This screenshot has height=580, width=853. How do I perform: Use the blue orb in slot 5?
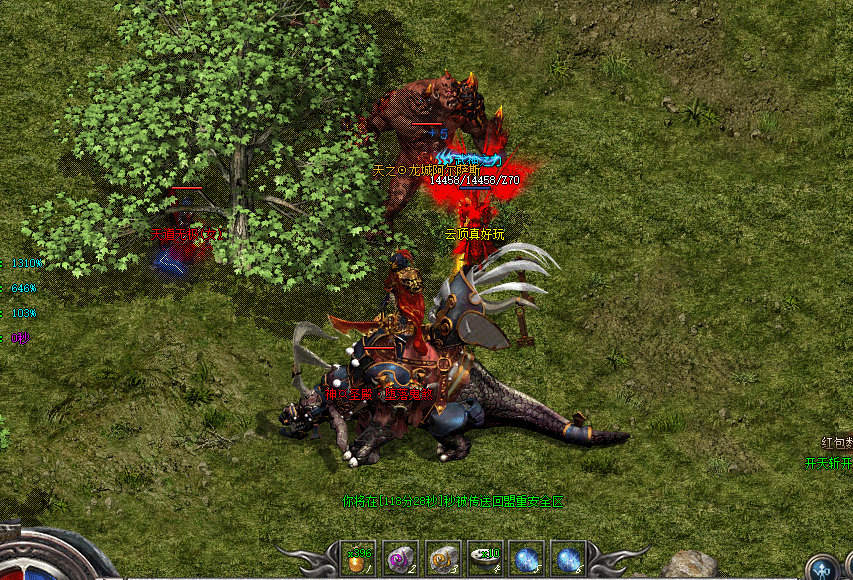tap(527, 559)
